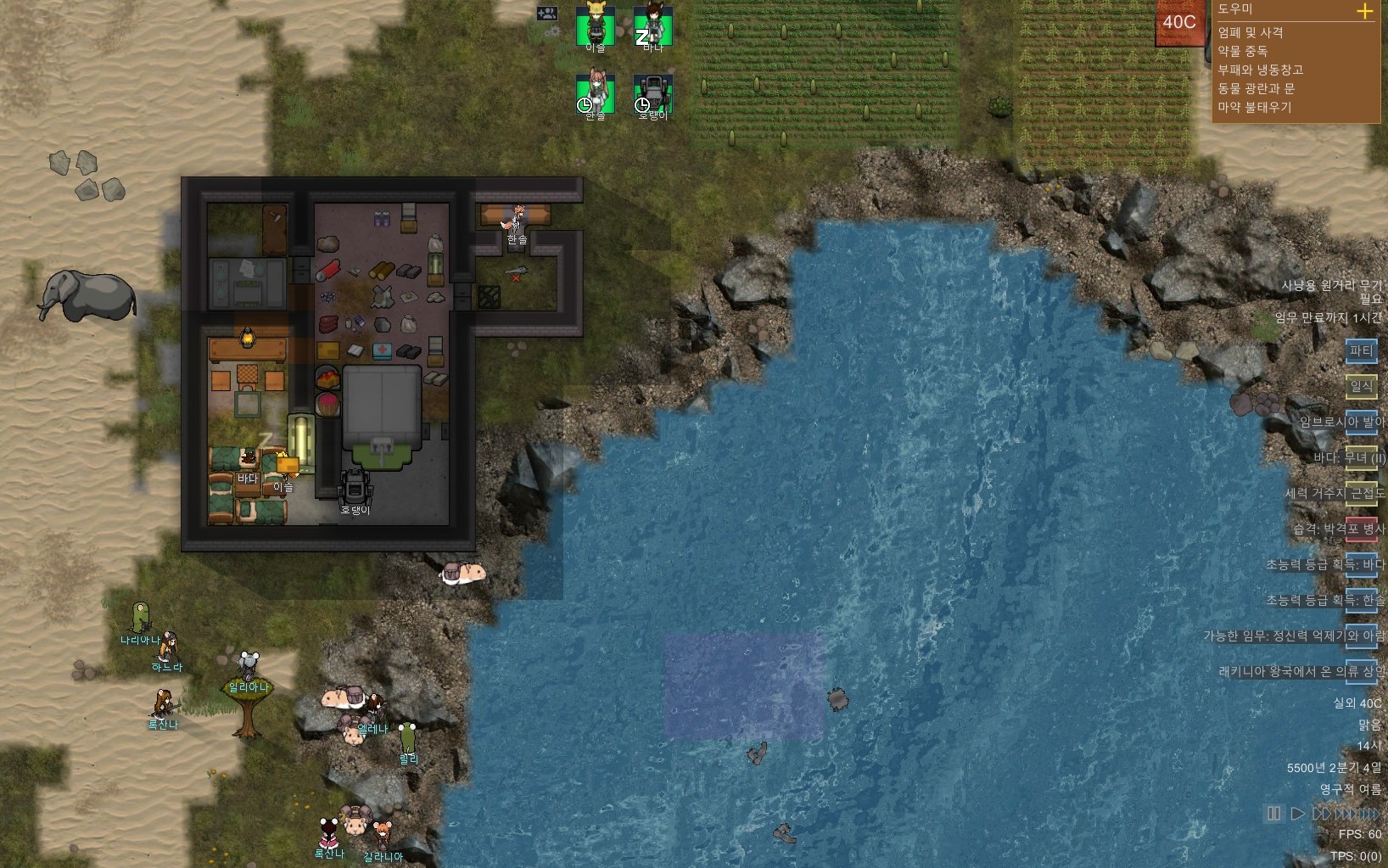Open the 암브로시아 발아 letter
The width and height of the screenshot is (1388, 868).
click(x=1361, y=422)
